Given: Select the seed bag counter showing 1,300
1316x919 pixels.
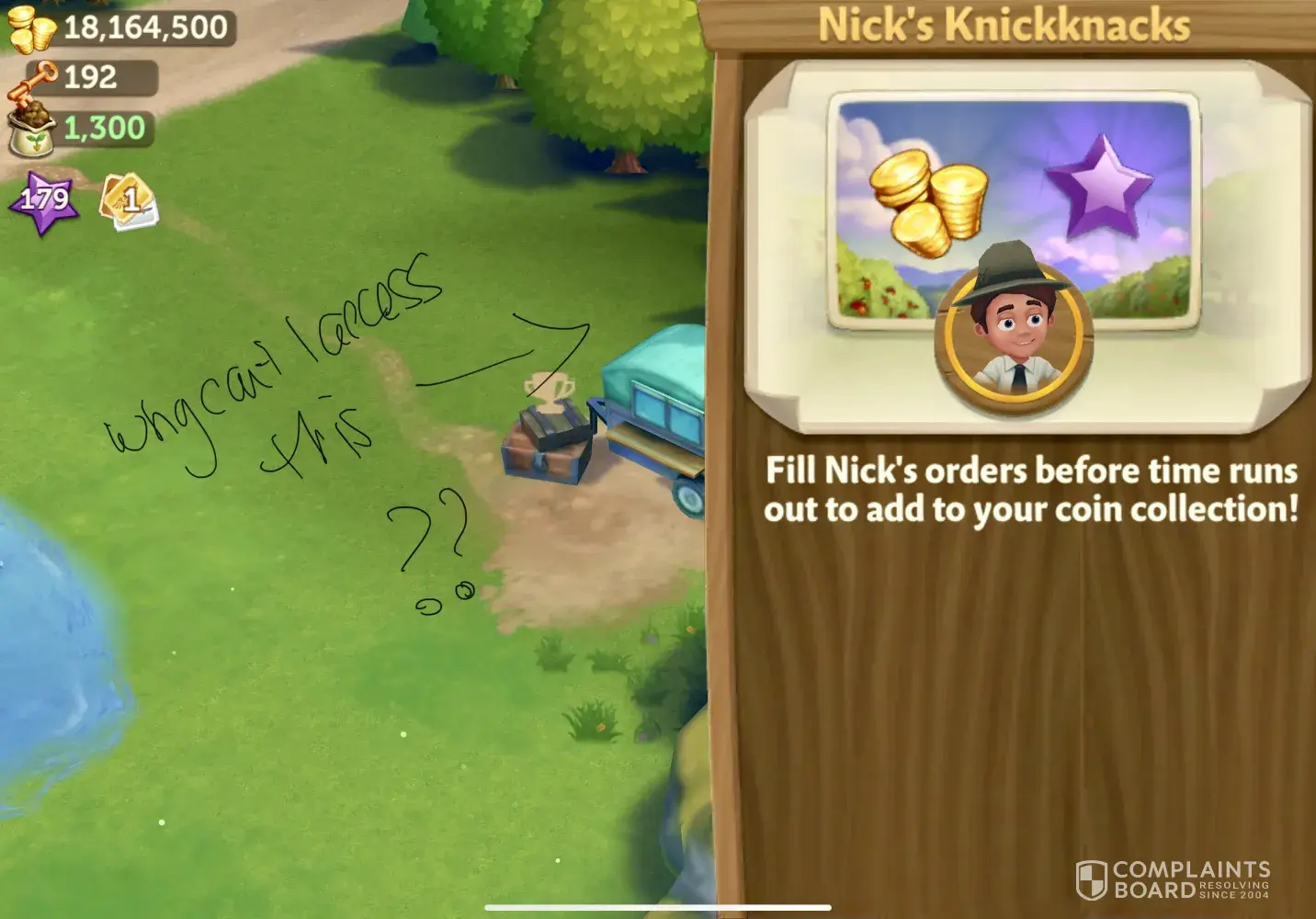Looking at the screenshot, I should [x=81, y=129].
